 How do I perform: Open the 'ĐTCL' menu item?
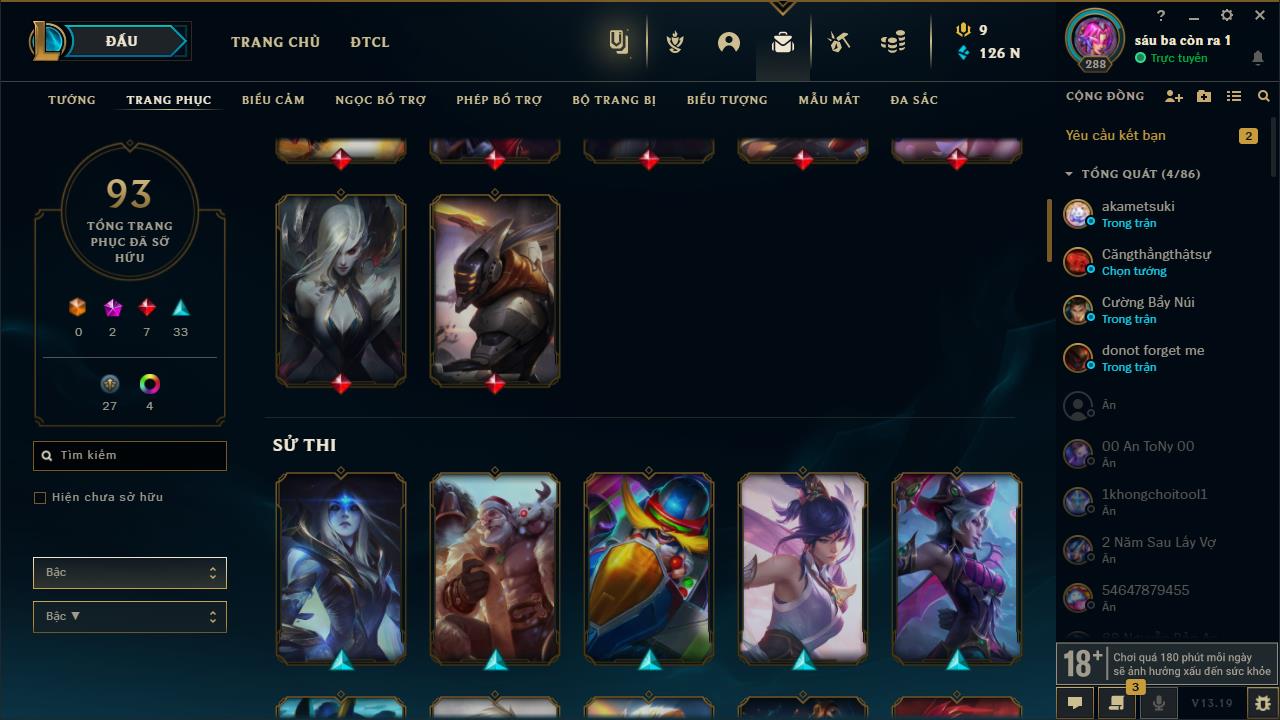(369, 42)
